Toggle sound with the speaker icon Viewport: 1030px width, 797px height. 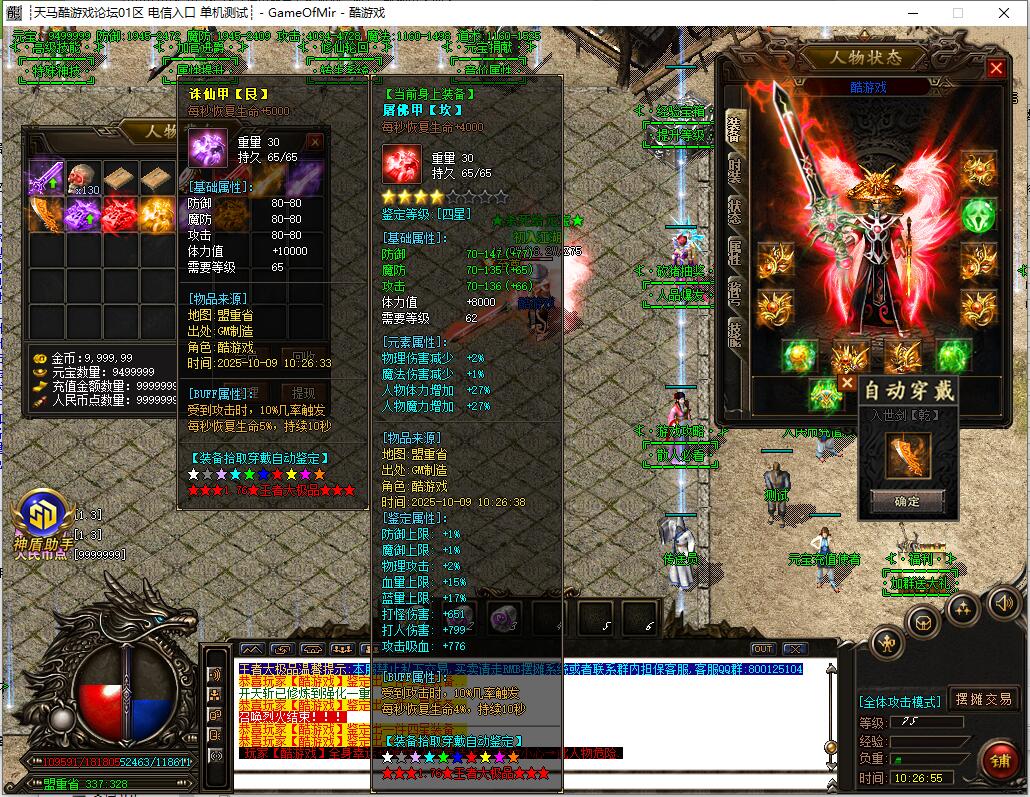[x=1004, y=601]
